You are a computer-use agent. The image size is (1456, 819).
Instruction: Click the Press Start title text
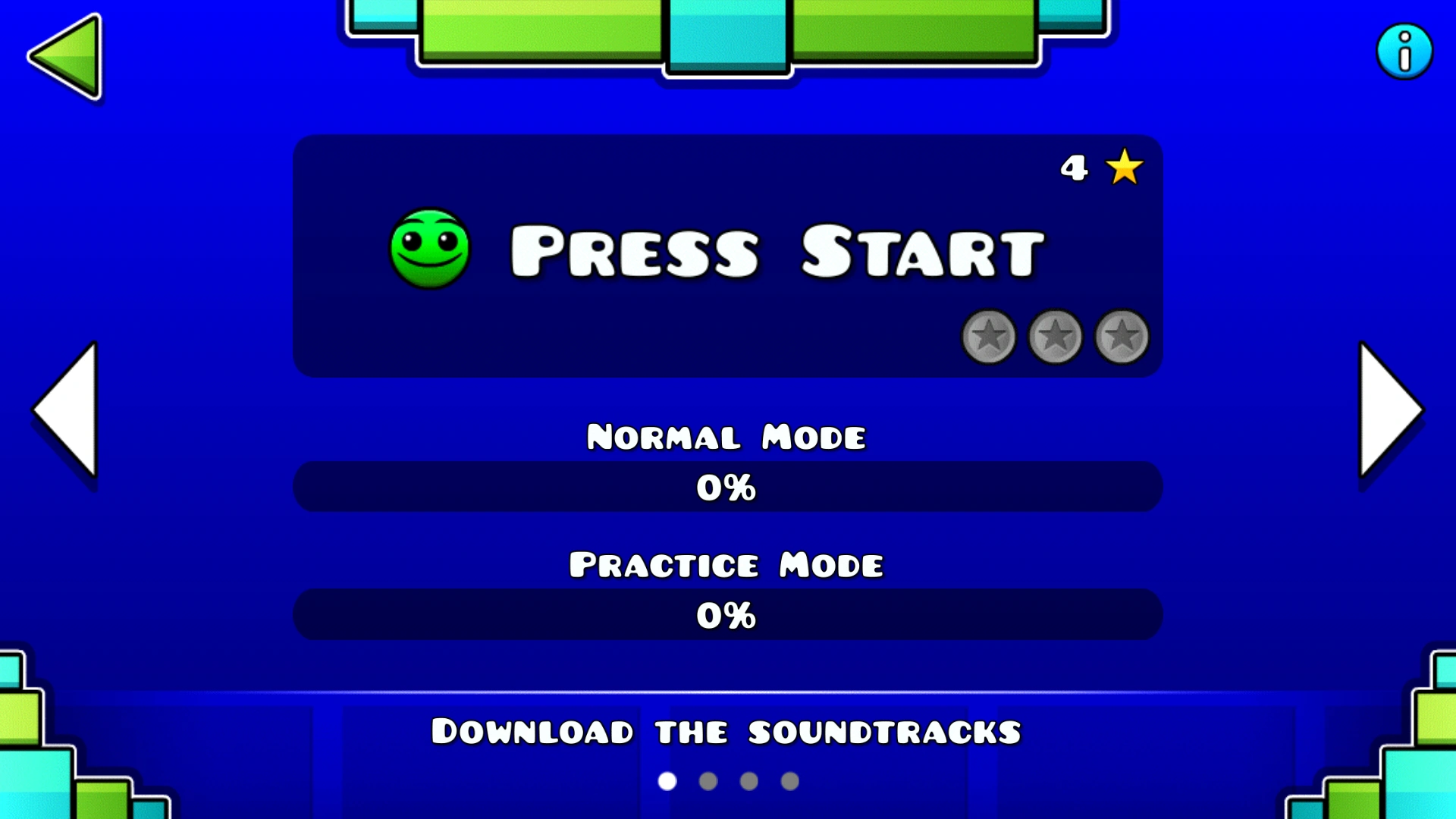(776, 250)
